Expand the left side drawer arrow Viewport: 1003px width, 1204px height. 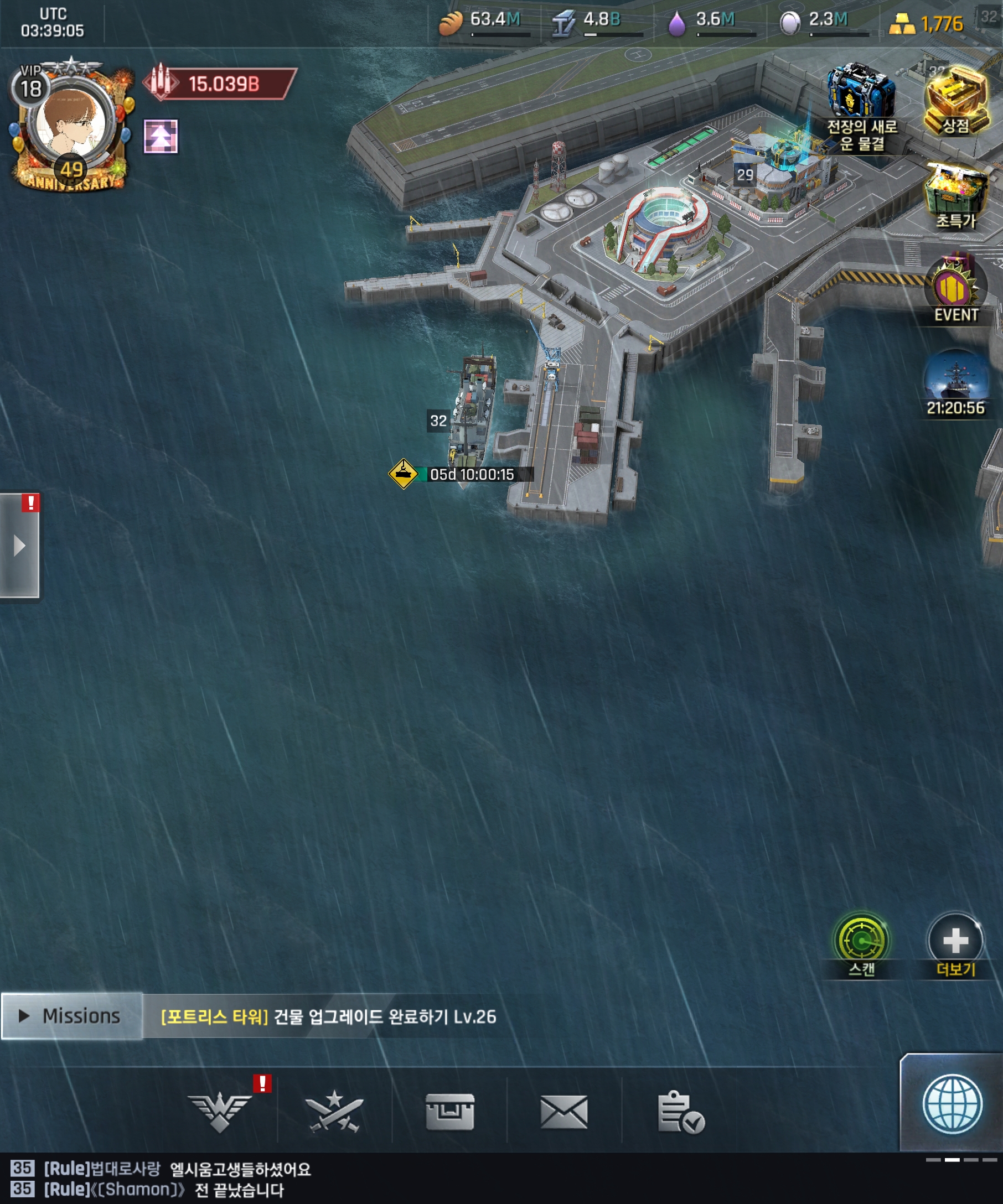(x=19, y=546)
